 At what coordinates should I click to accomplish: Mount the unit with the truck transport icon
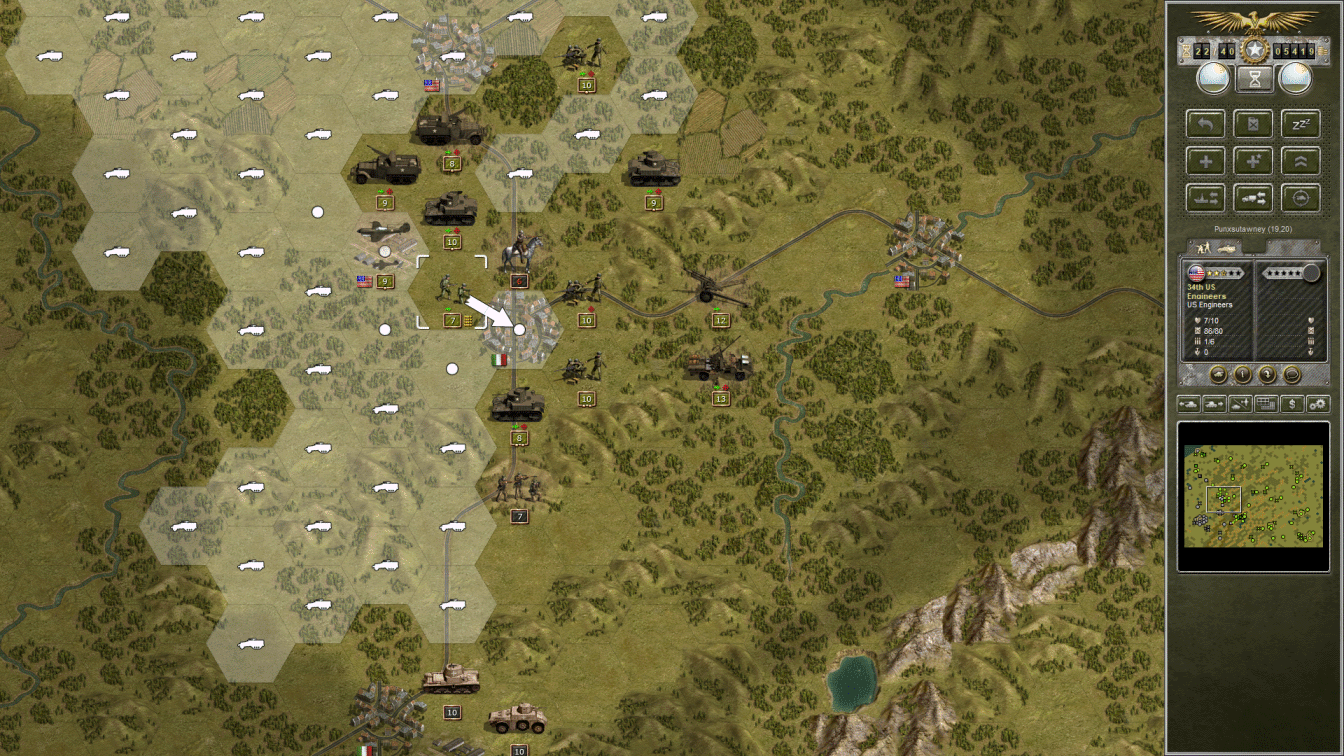point(1253,198)
